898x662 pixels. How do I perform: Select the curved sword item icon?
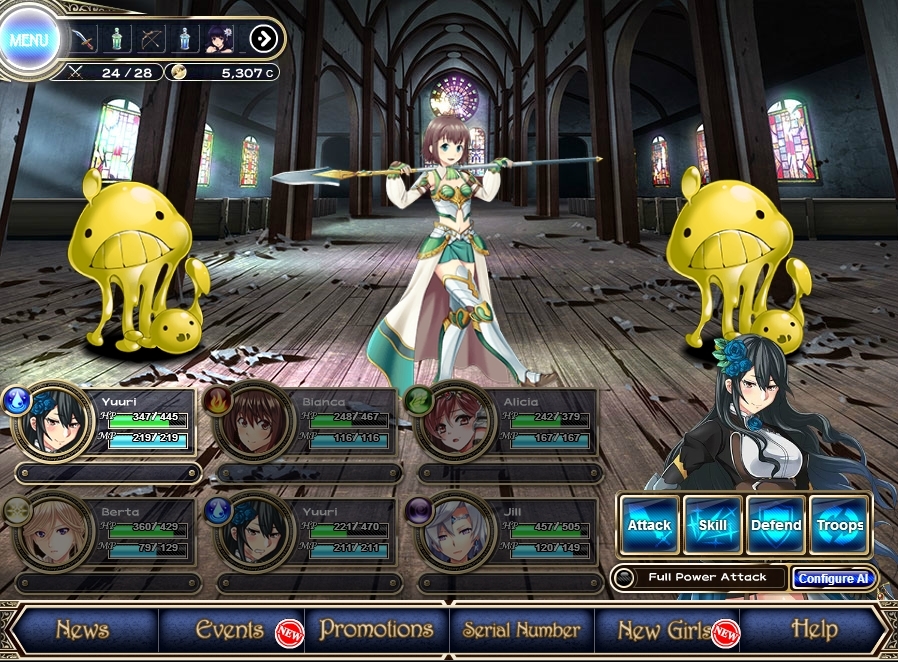point(84,40)
